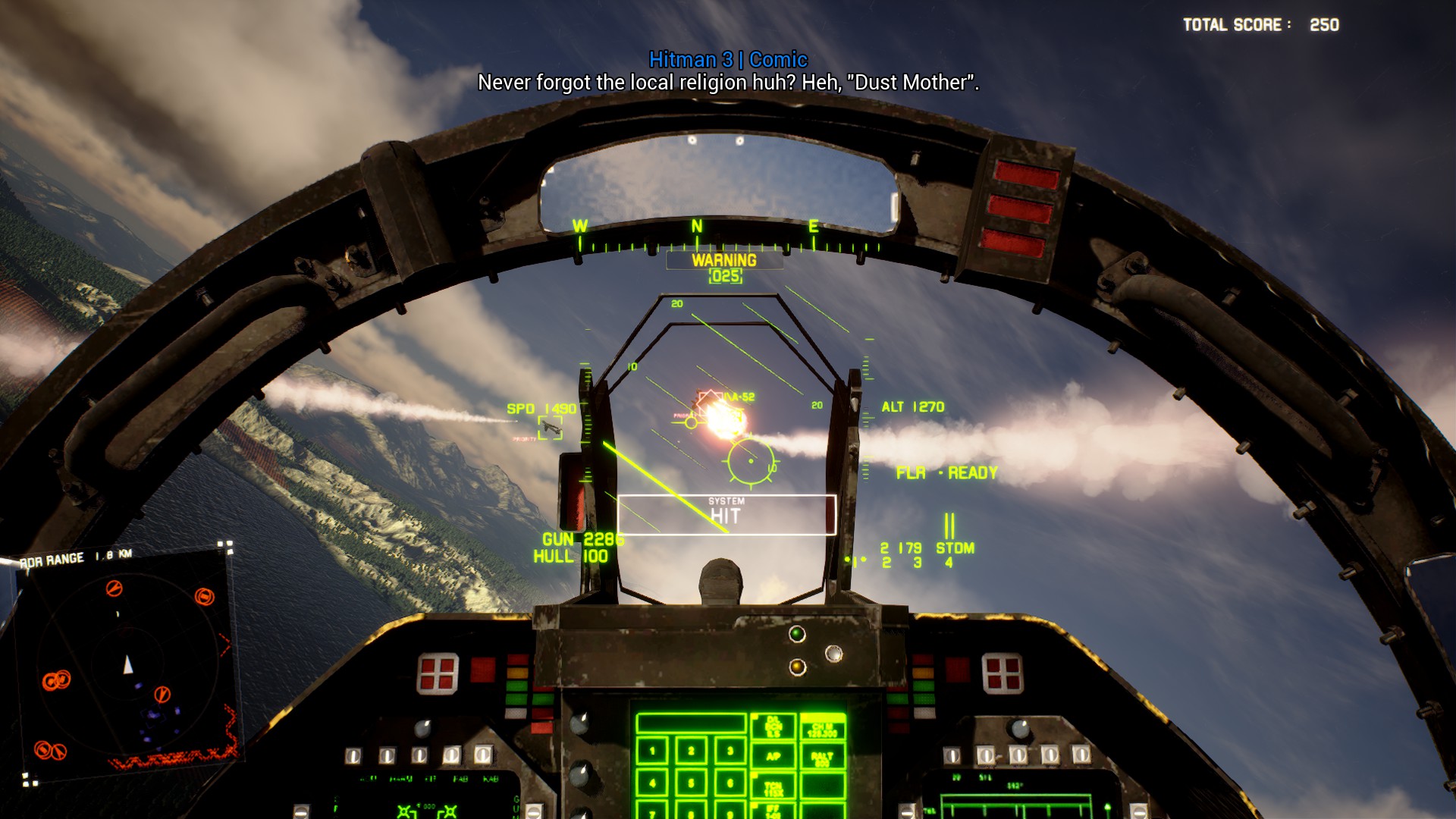
Task: Flip the silver toggle switch below the keypad MFD
Action: point(908,809)
